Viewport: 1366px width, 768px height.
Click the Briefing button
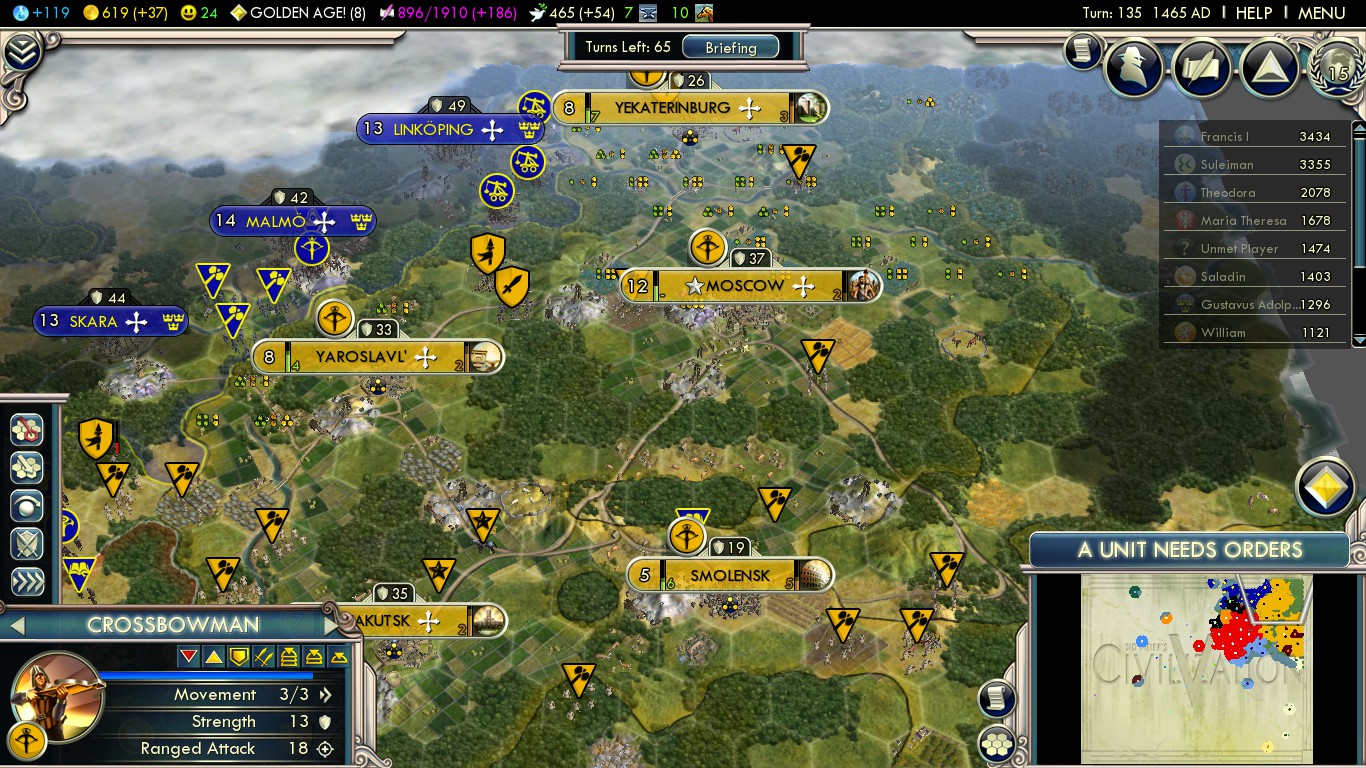click(731, 47)
